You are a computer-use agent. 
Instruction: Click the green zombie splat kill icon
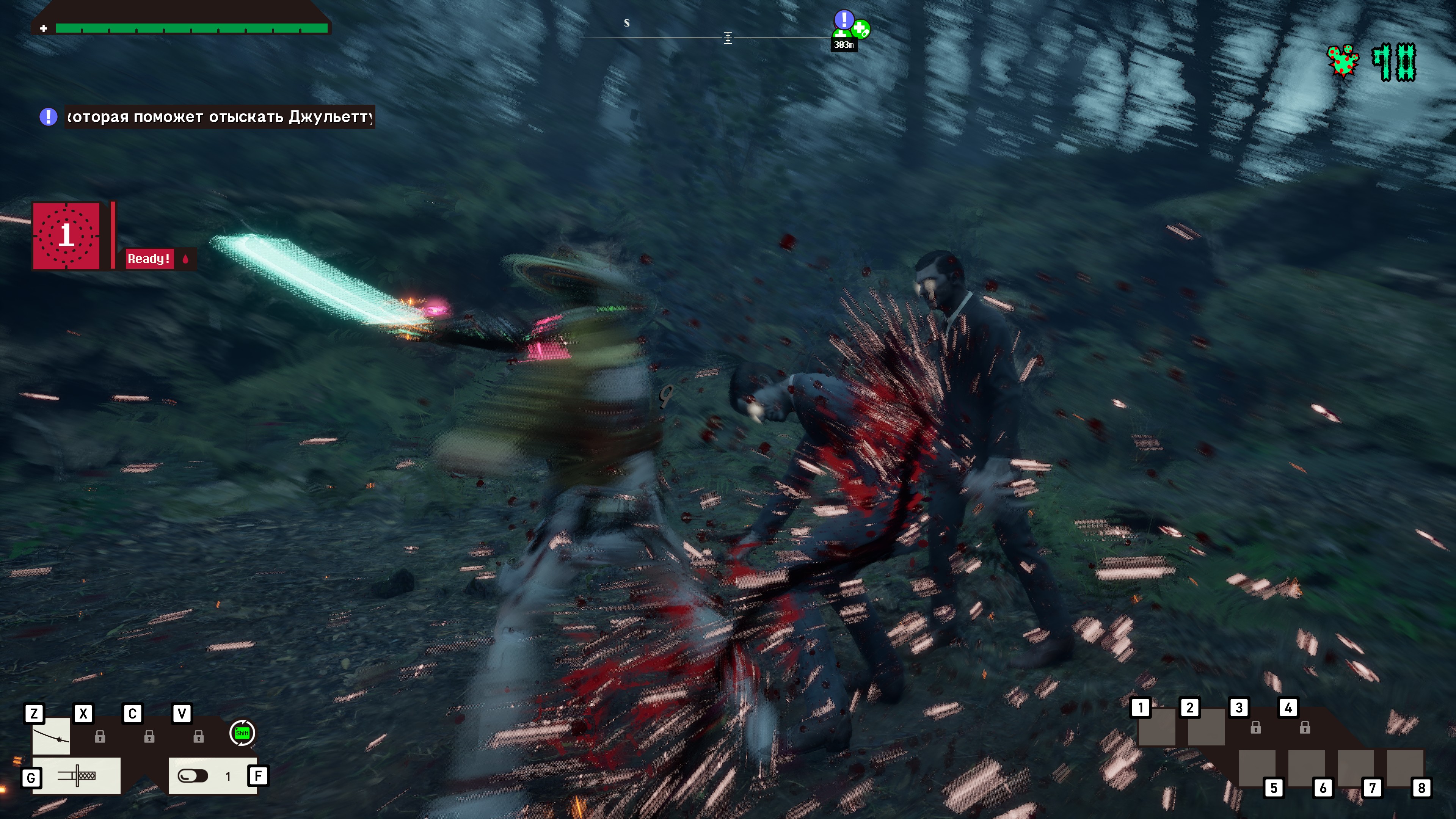pos(1343,61)
